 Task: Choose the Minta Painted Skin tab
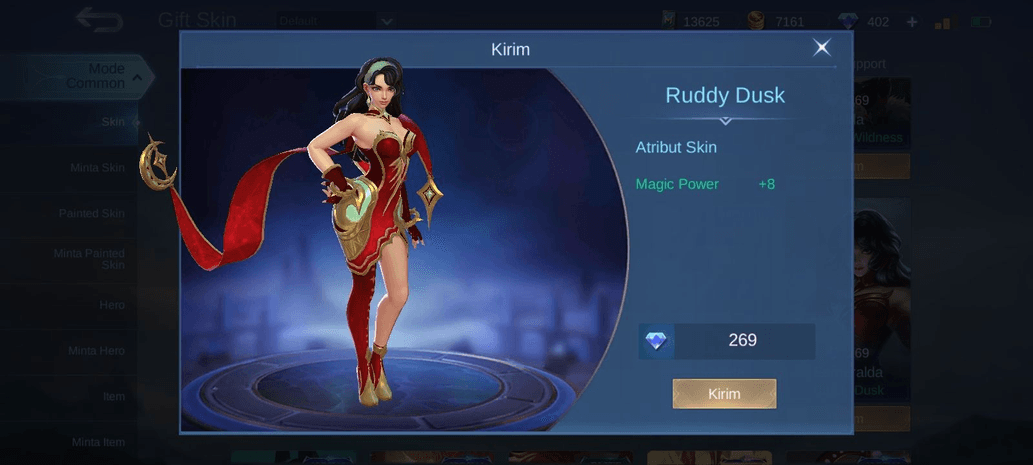(x=90, y=259)
